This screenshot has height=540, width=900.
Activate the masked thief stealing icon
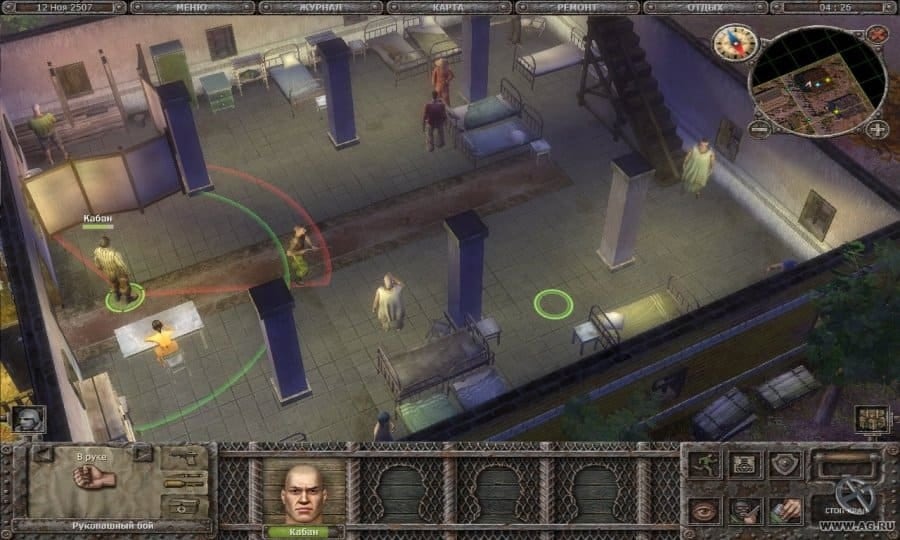pyautogui.click(x=745, y=510)
